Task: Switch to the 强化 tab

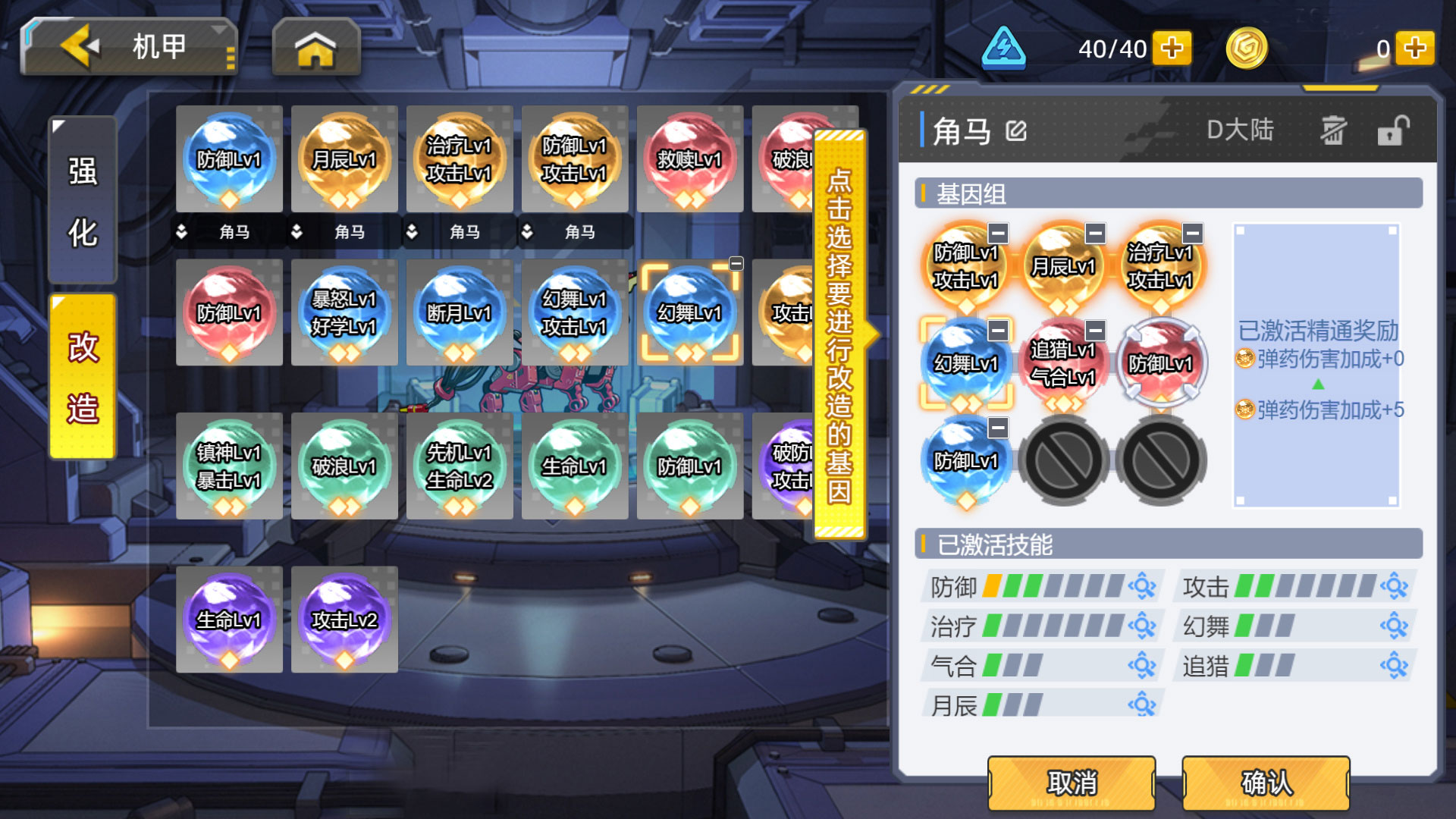Action: click(83, 201)
